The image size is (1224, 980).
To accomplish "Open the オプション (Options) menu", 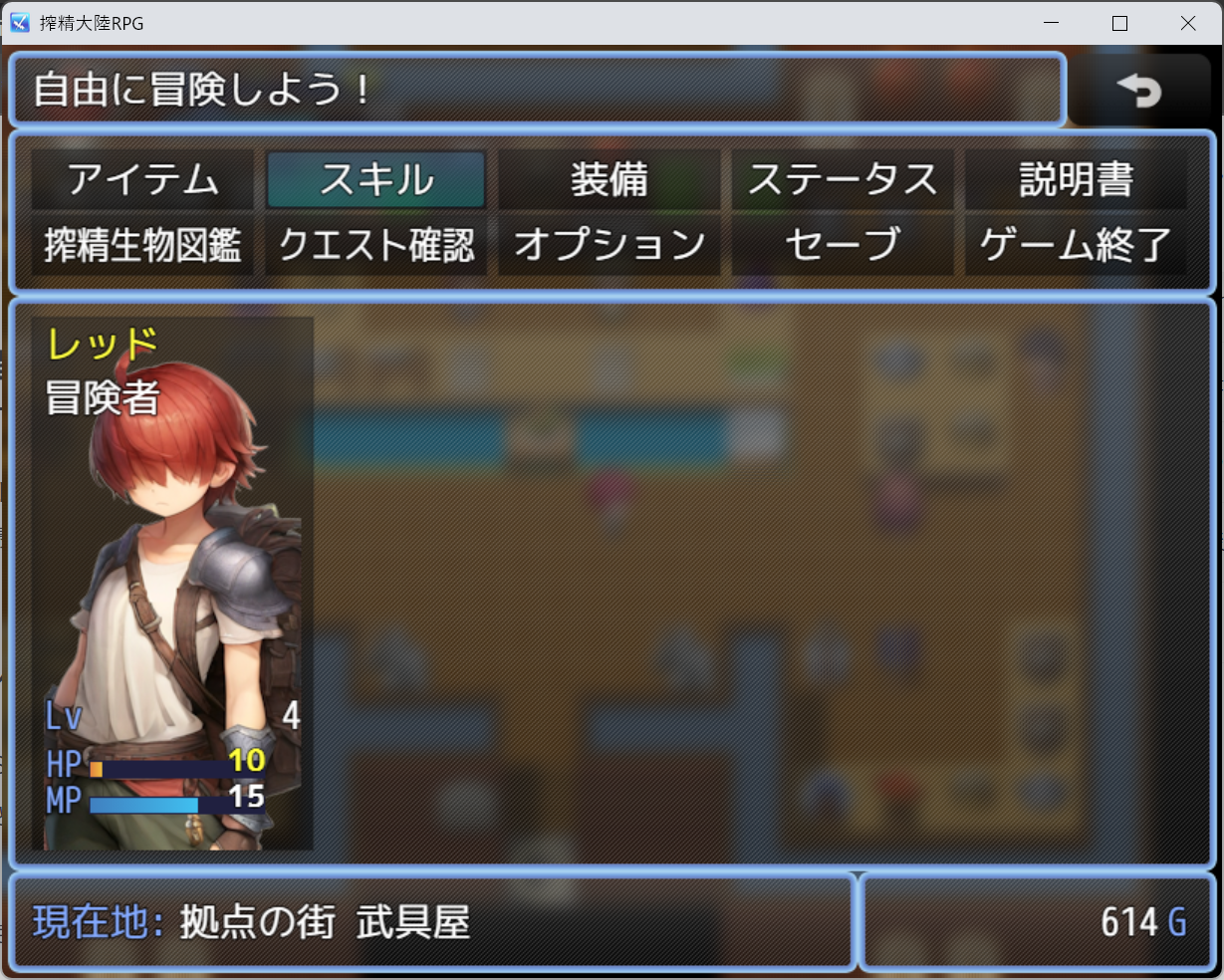I will 610,245.
